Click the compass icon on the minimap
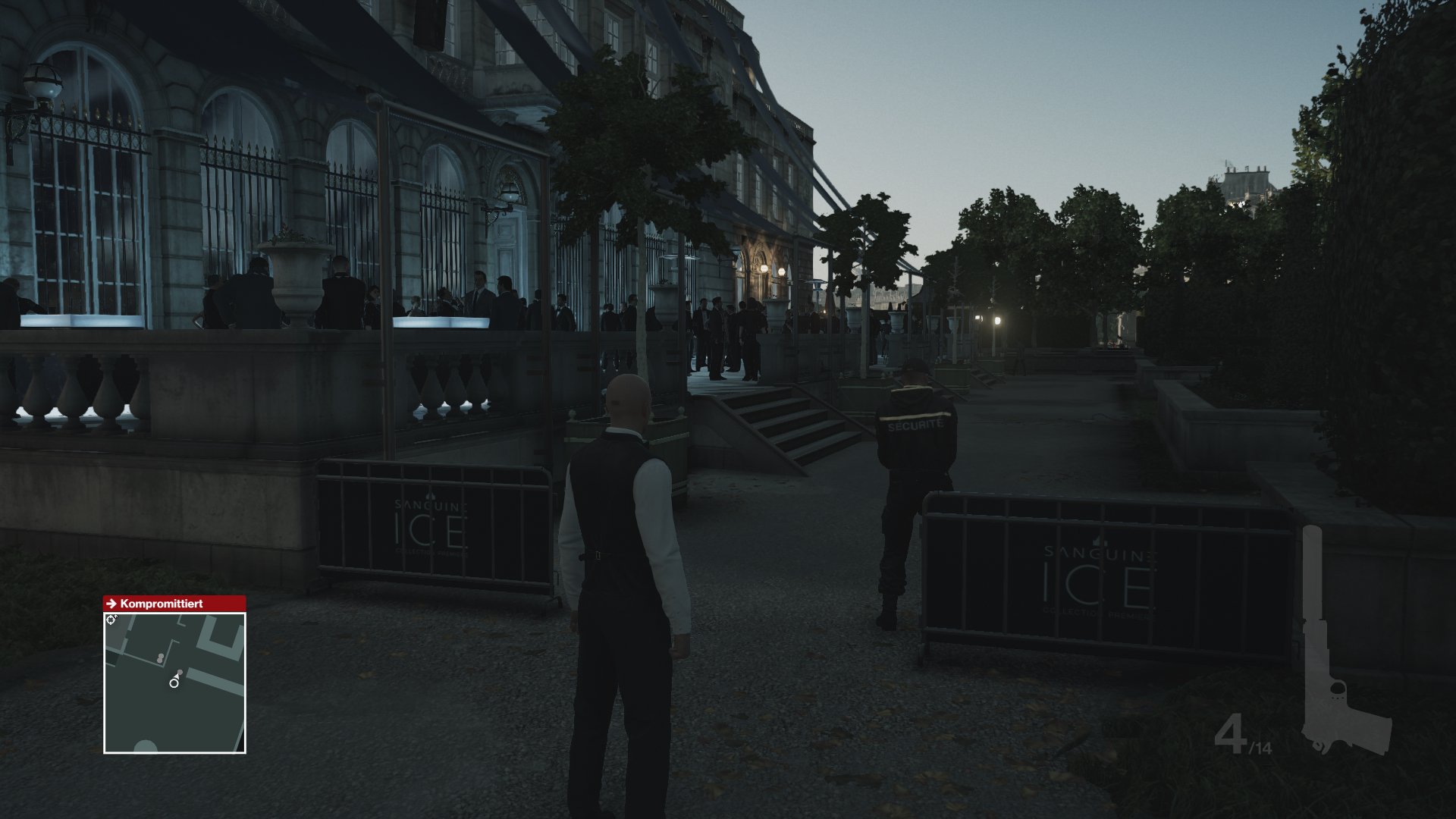The image size is (1456, 819). tap(110, 619)
